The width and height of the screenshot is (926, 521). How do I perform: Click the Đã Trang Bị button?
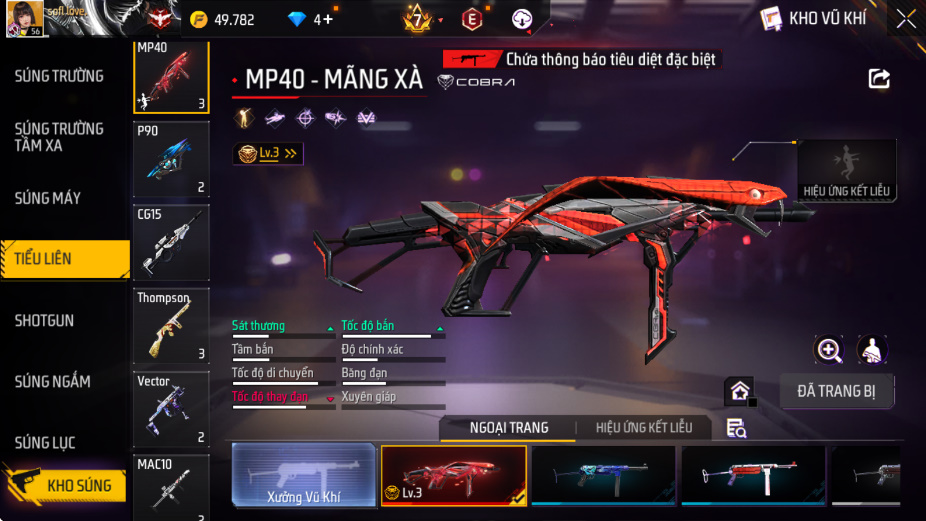tap(836, 391)
